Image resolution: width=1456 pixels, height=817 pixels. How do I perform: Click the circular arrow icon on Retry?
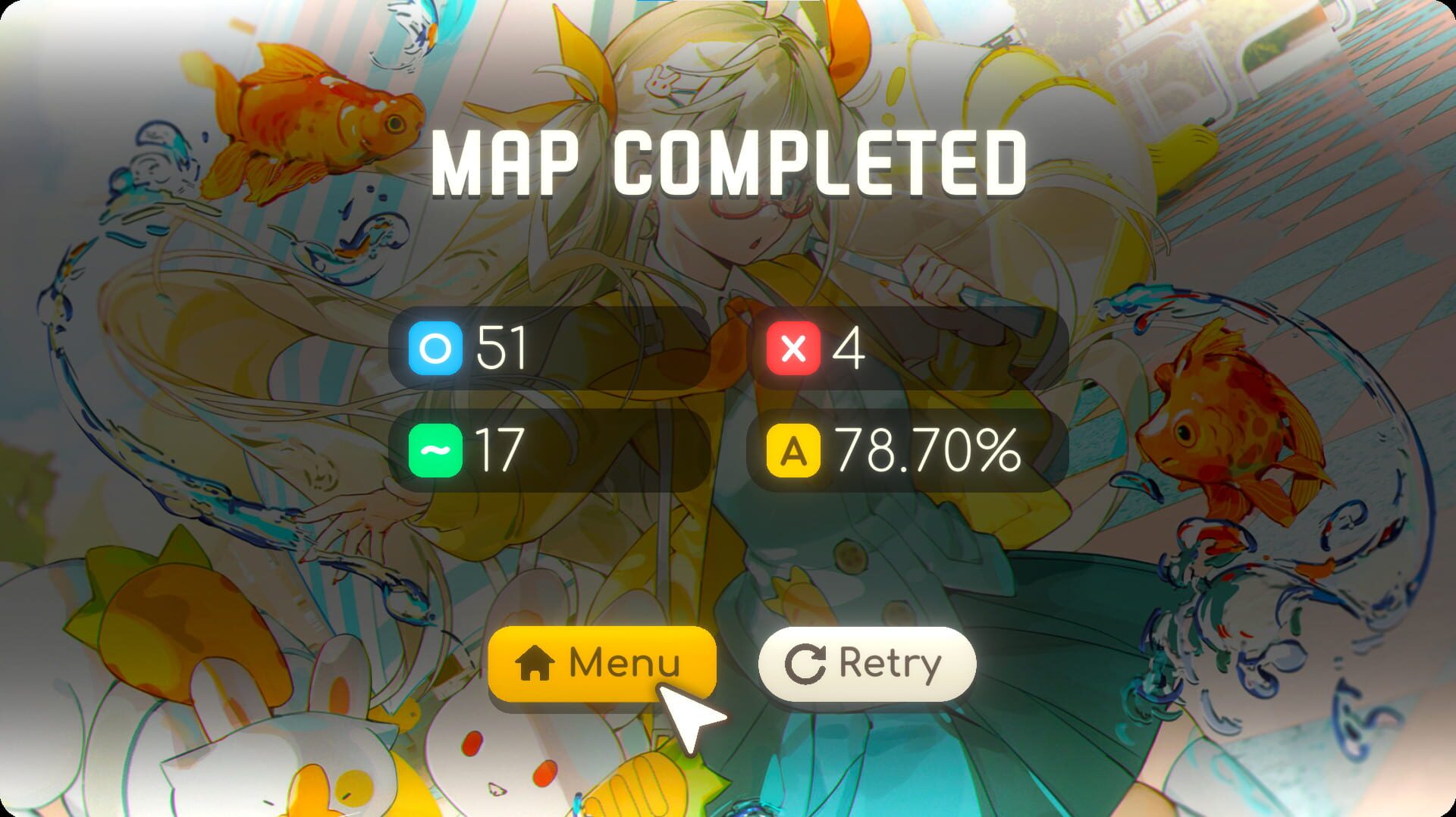(806, 662)
